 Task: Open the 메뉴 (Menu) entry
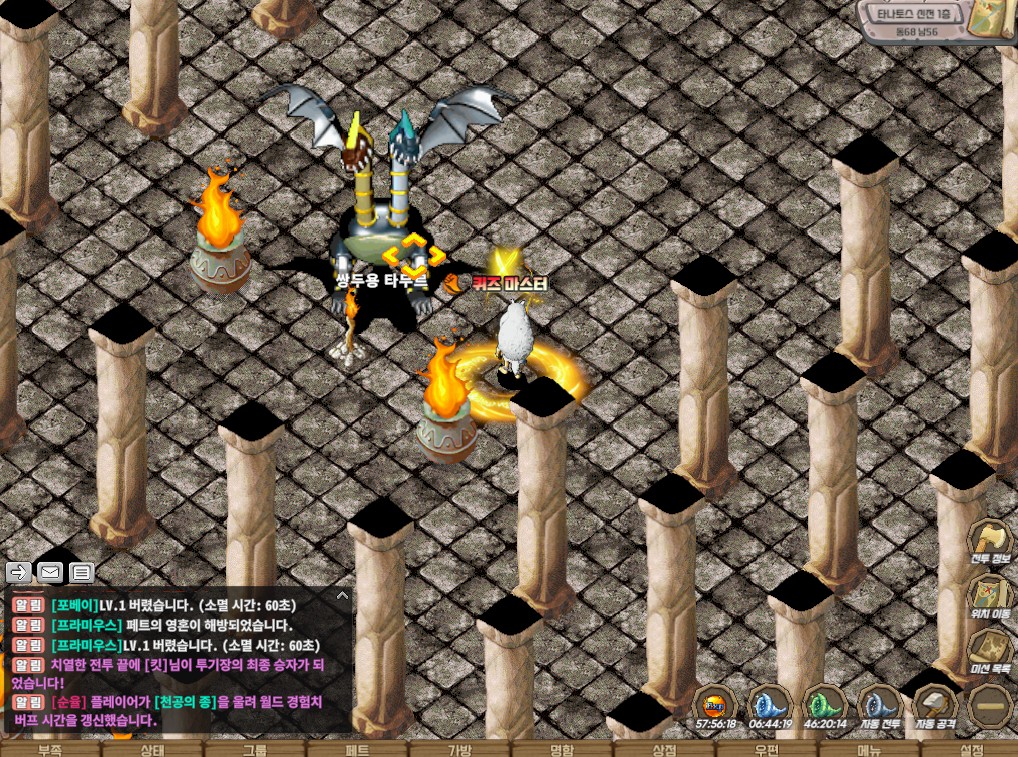tap(868, 749)
